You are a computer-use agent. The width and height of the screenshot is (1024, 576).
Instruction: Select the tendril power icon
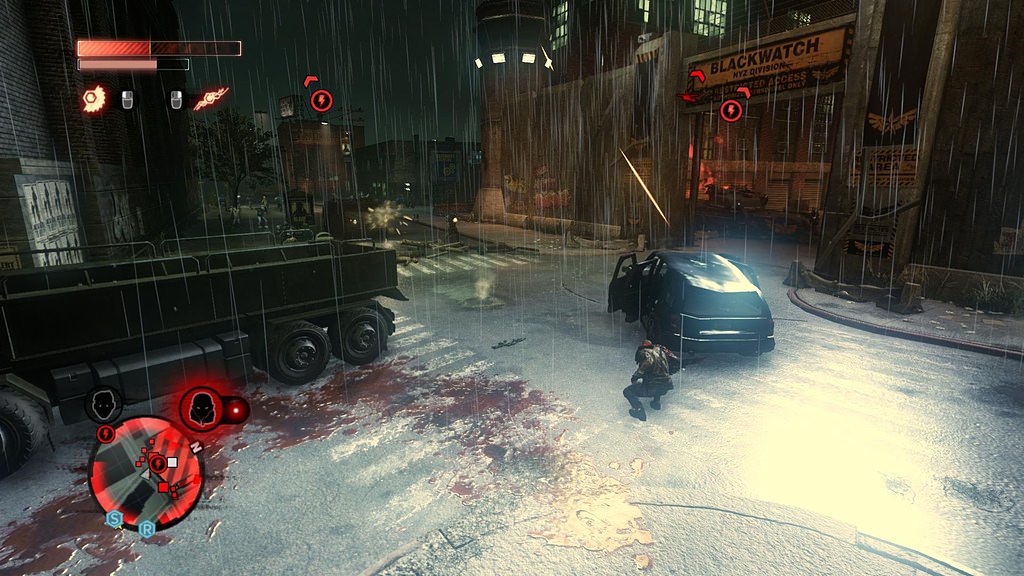[x=211, y=98]
